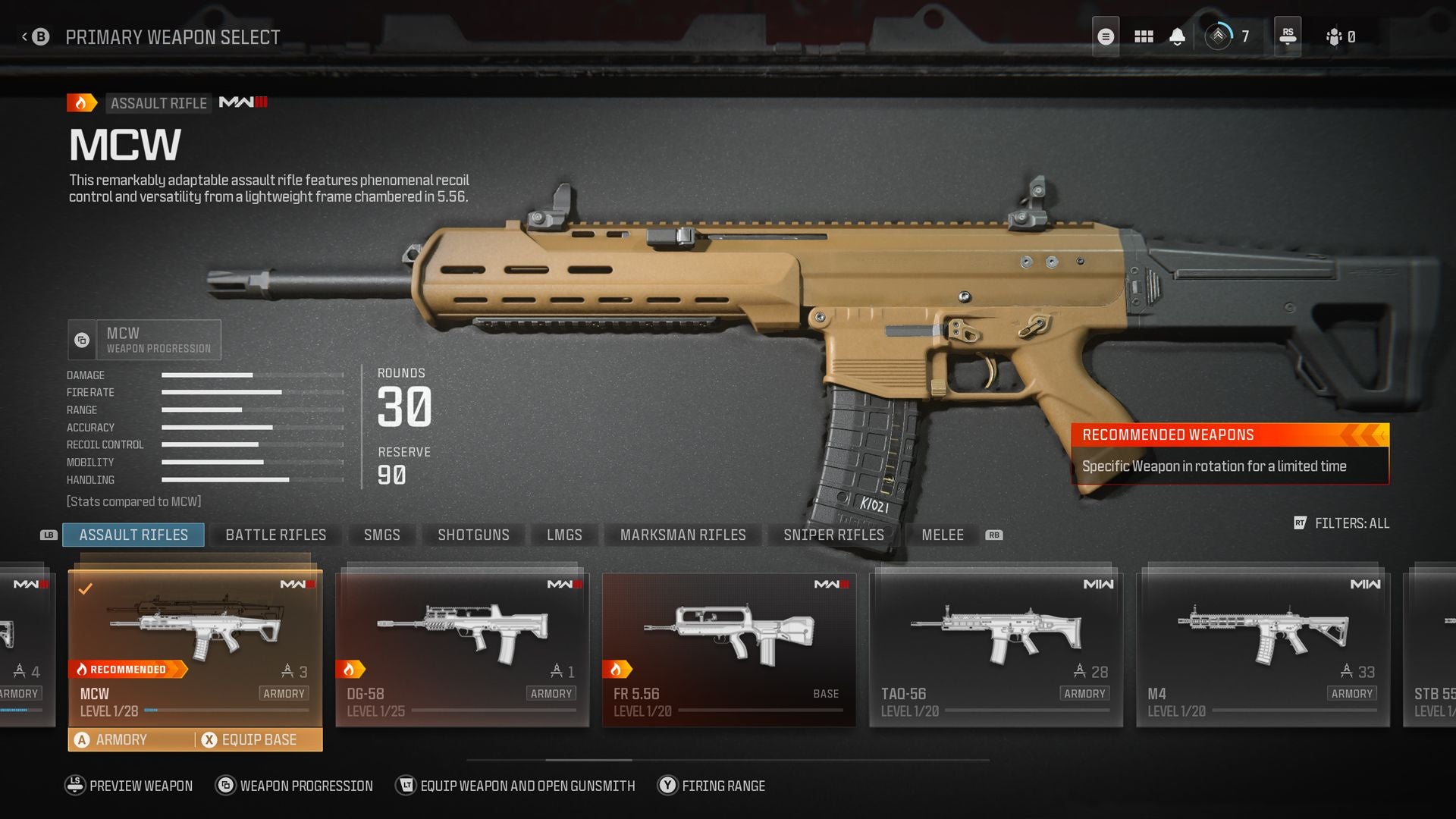Pick the FR 5.56 weapon card
Image resolution: width=1456 pixels, height=819 pixels.
(x=729, y=648)
